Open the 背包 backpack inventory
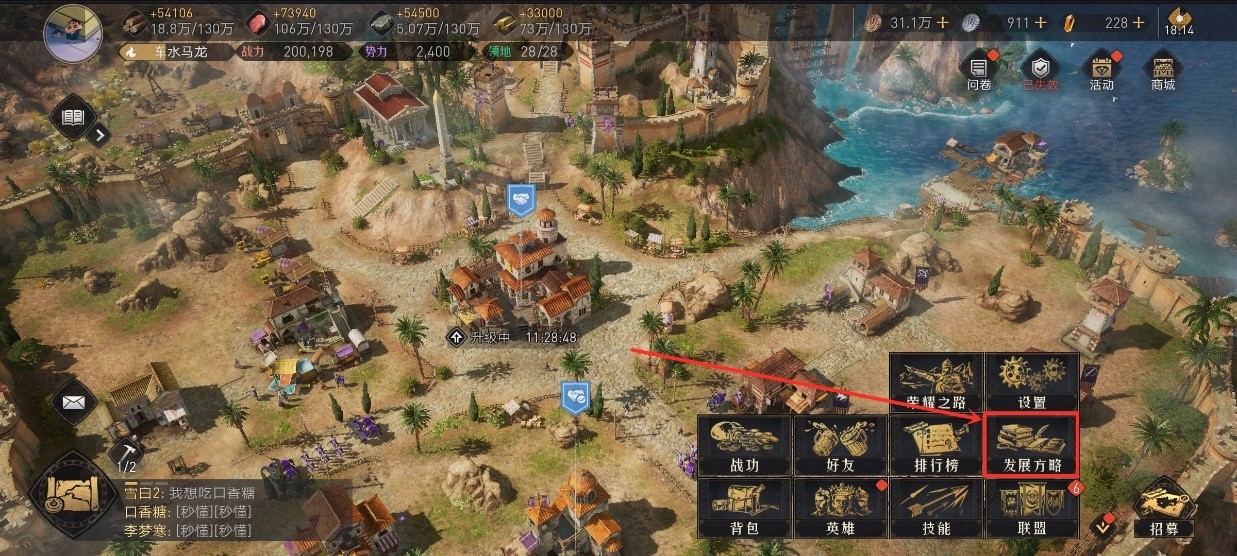 (x=744, y=507)
